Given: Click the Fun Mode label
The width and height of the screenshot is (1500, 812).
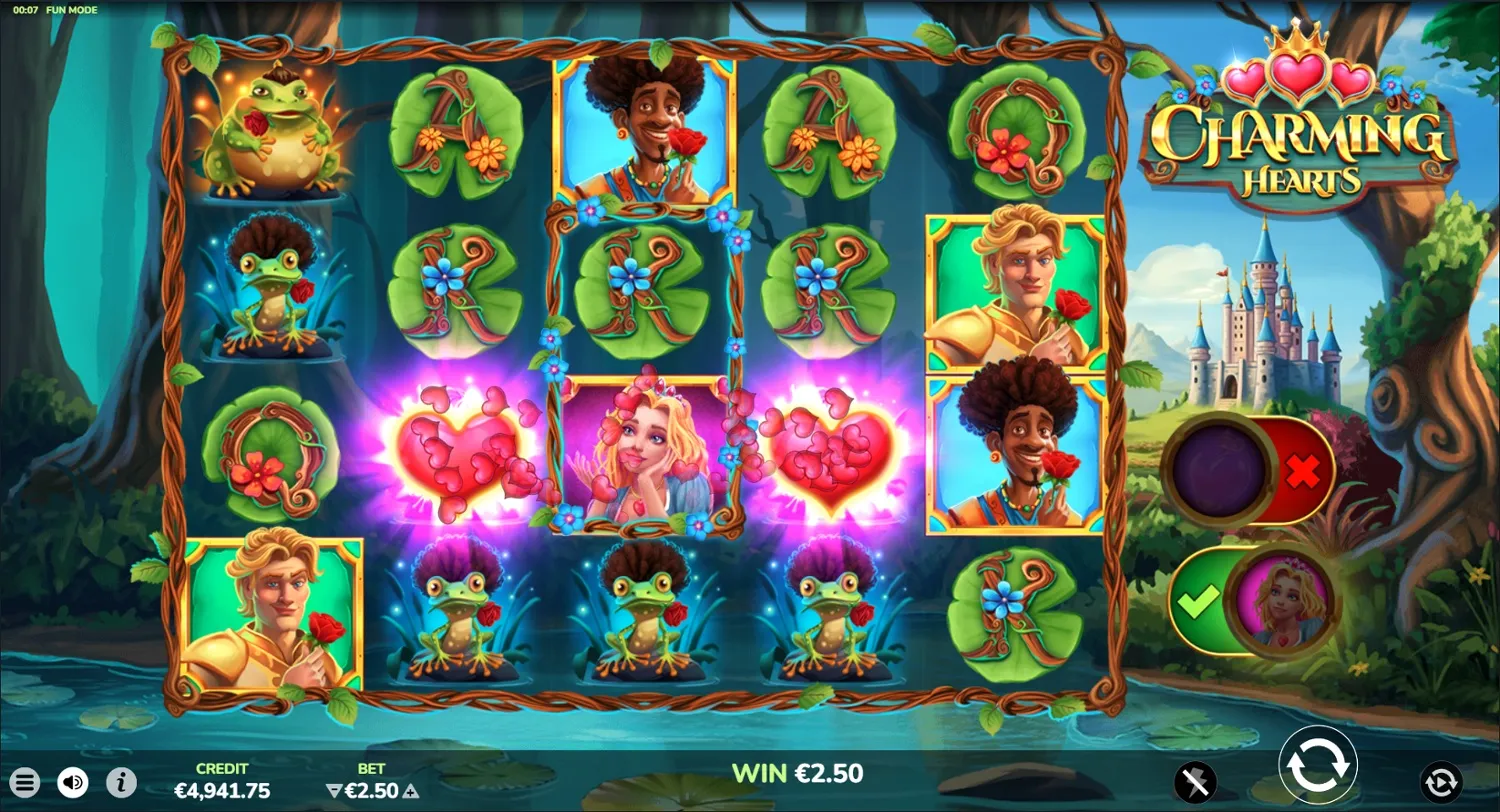Looking at the screenshot, I should point(70,8).
